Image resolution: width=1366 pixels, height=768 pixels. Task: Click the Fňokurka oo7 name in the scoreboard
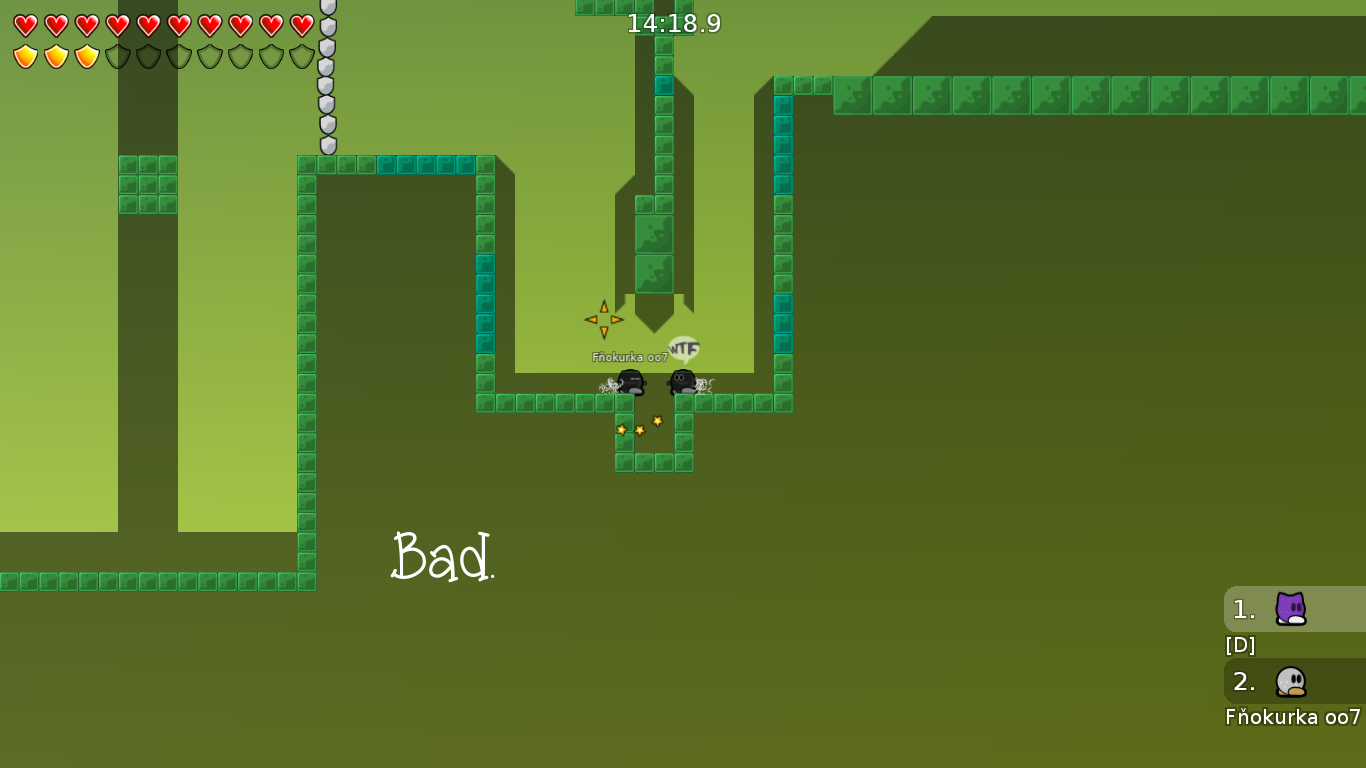pos(1292,716)
